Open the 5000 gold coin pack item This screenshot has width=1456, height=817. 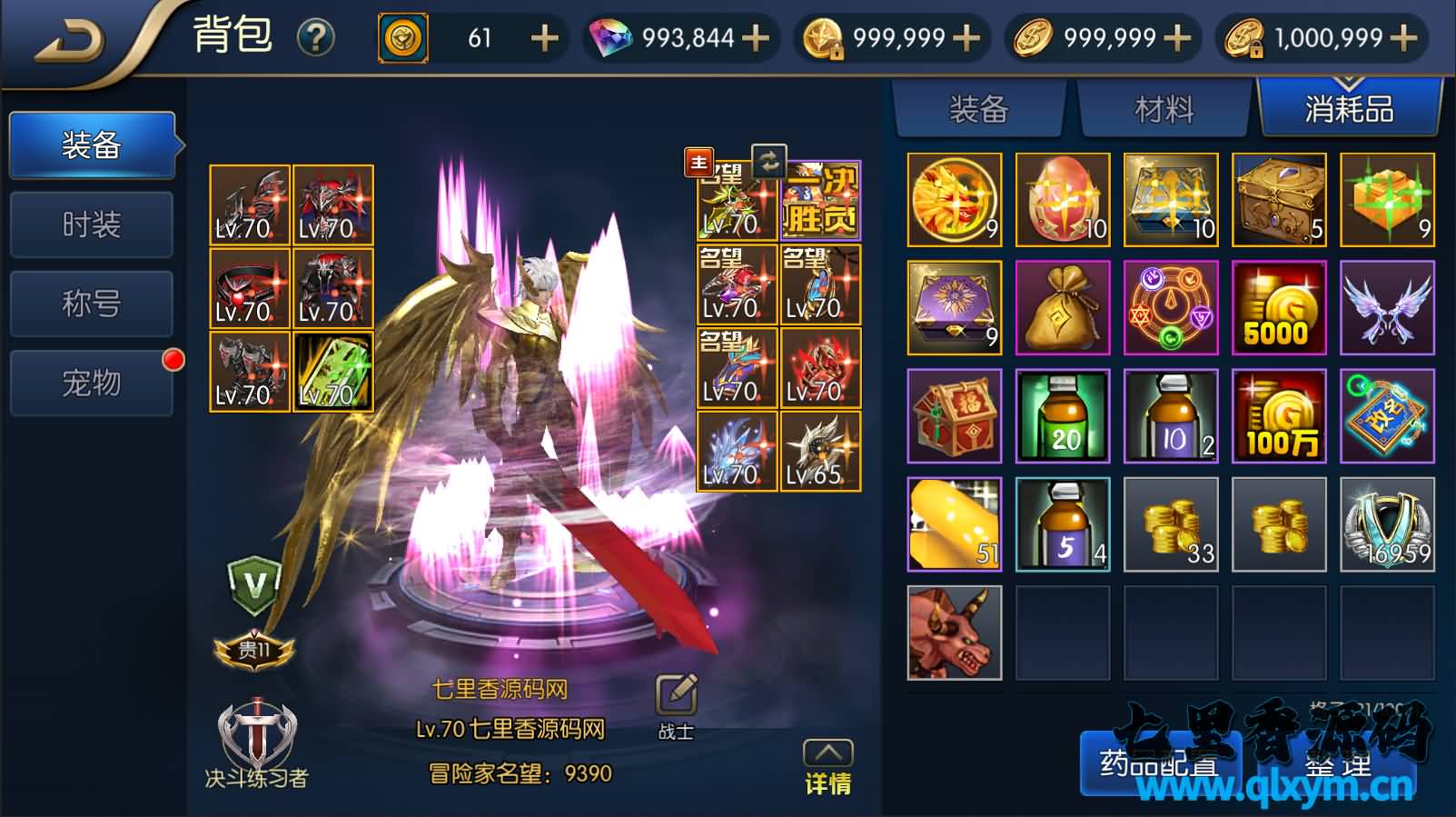click(x=1279, y=307)
